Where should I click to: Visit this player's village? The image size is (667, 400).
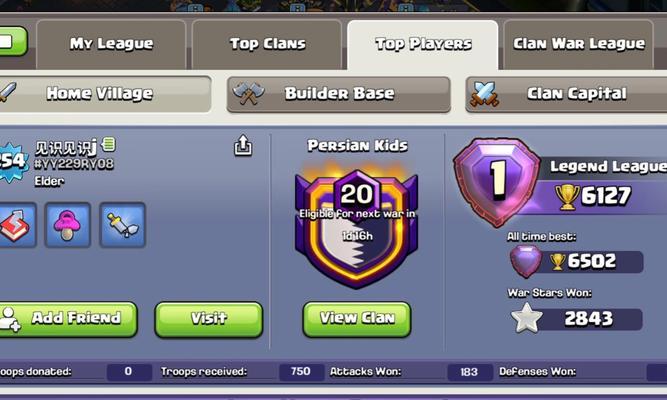tap(208, 319)
